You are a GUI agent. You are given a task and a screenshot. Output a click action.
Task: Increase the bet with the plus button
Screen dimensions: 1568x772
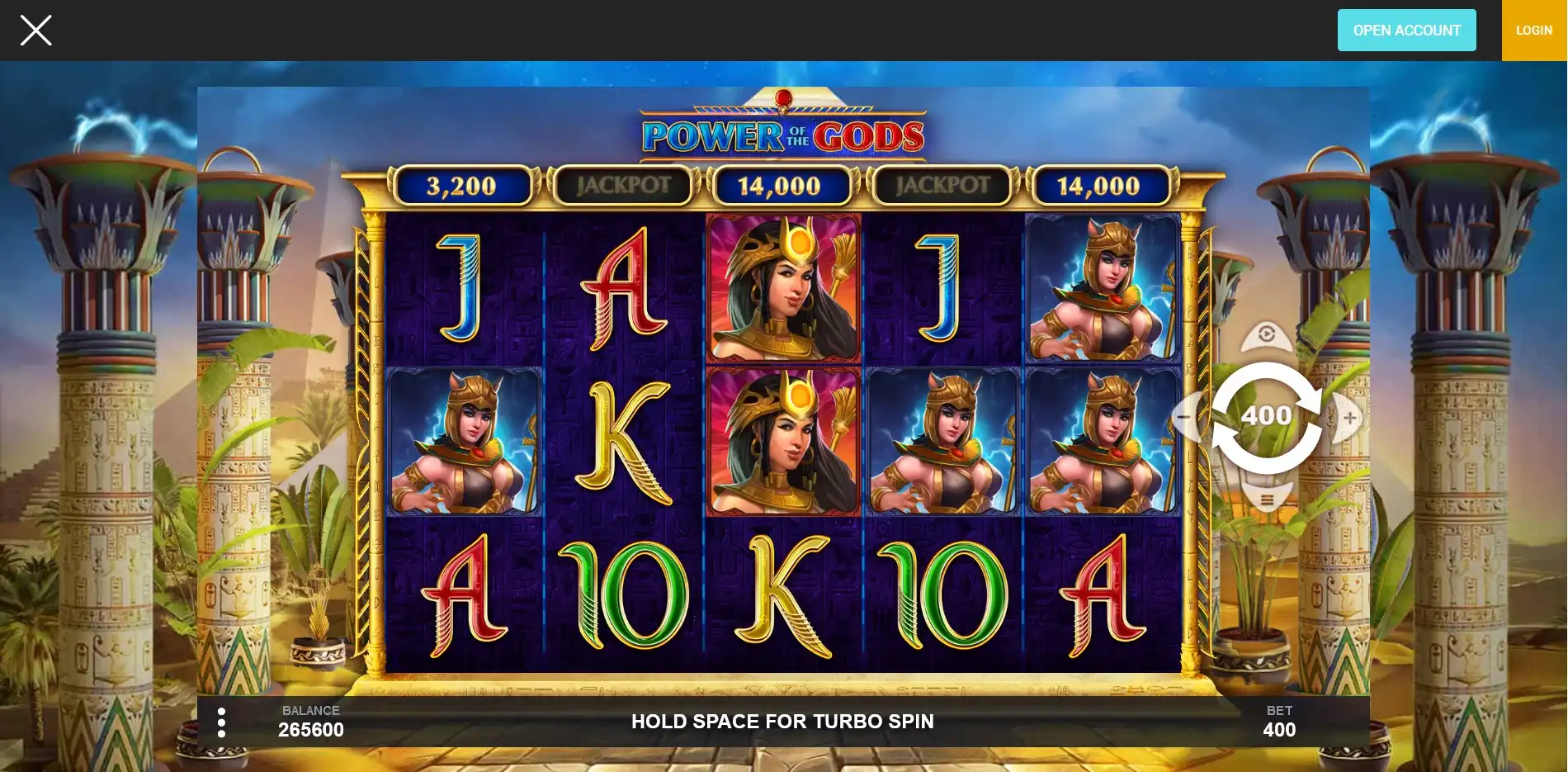(1349, 418)
